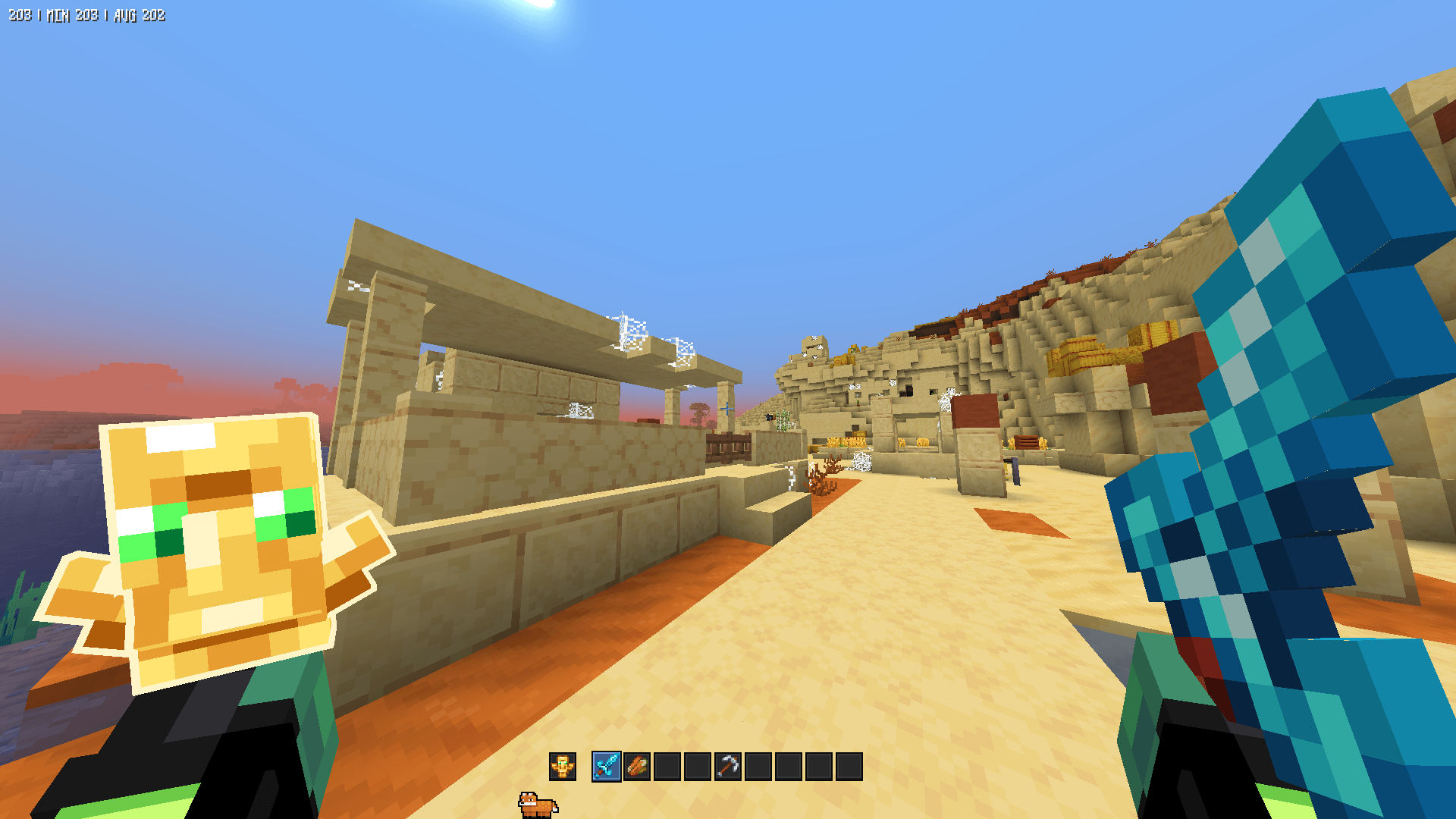Select the Totem of Undying hotbar slot
This screenshot has height=819, width=1456.
[564, 767]
